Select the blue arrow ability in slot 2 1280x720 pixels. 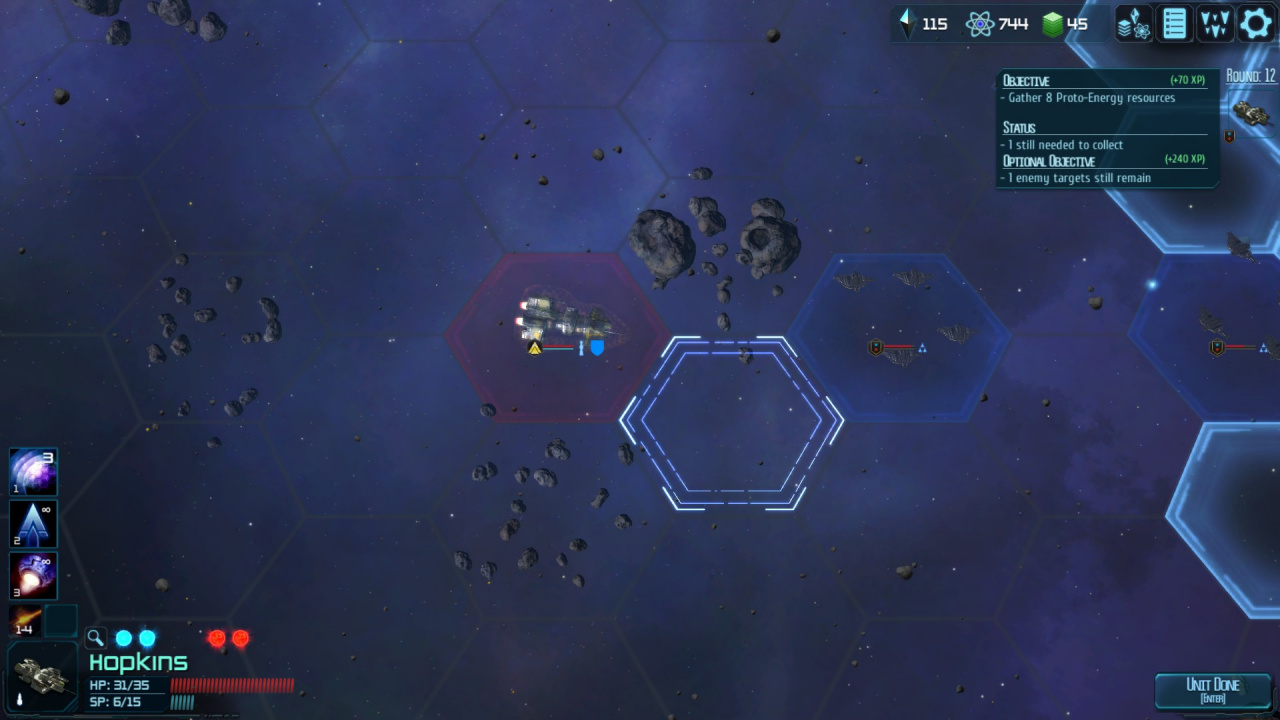33,524
